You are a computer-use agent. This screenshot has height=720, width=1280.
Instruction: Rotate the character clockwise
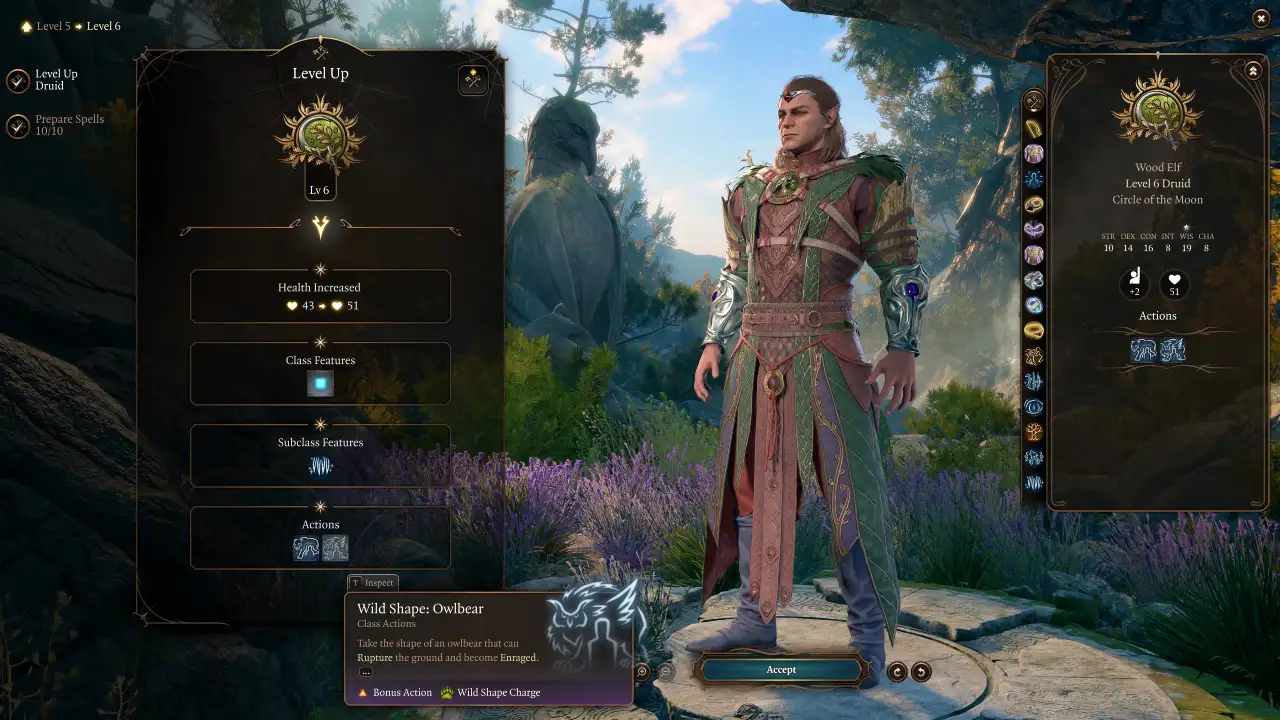(x=898, y=672)
